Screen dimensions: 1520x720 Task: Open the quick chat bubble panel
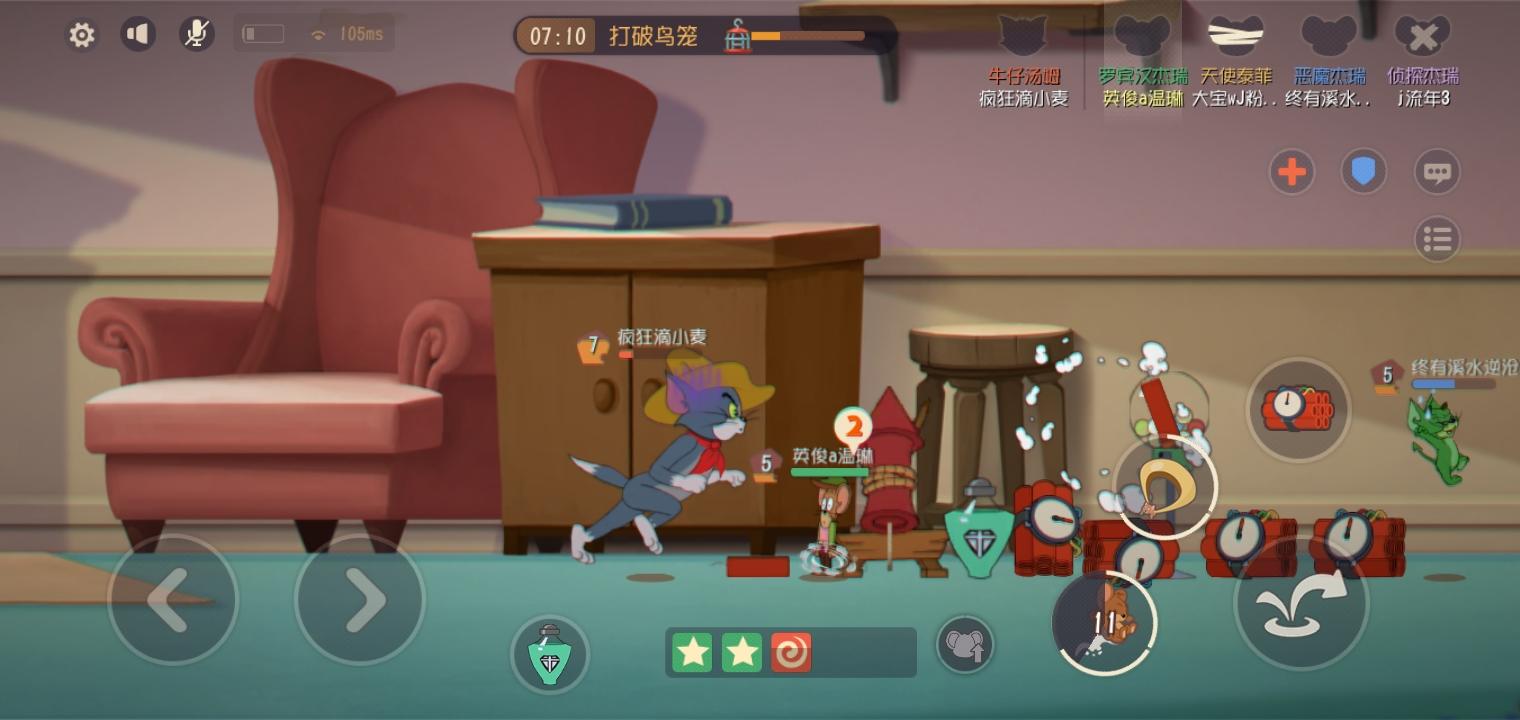[1437, 171]
